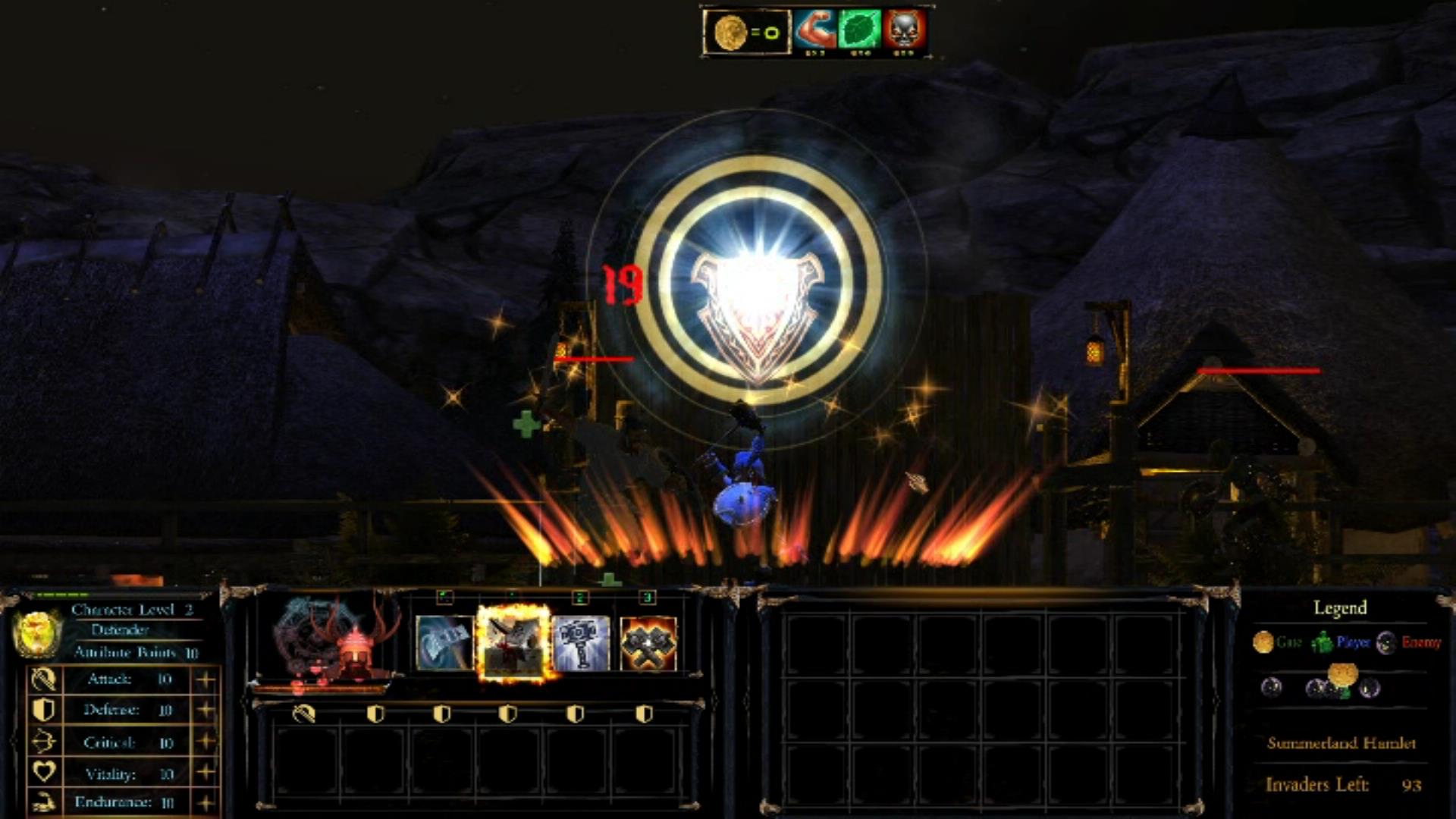Screen dimensions: 1456x819
Task: Add a point to the Attack attribute
Action: pos(205,679)
